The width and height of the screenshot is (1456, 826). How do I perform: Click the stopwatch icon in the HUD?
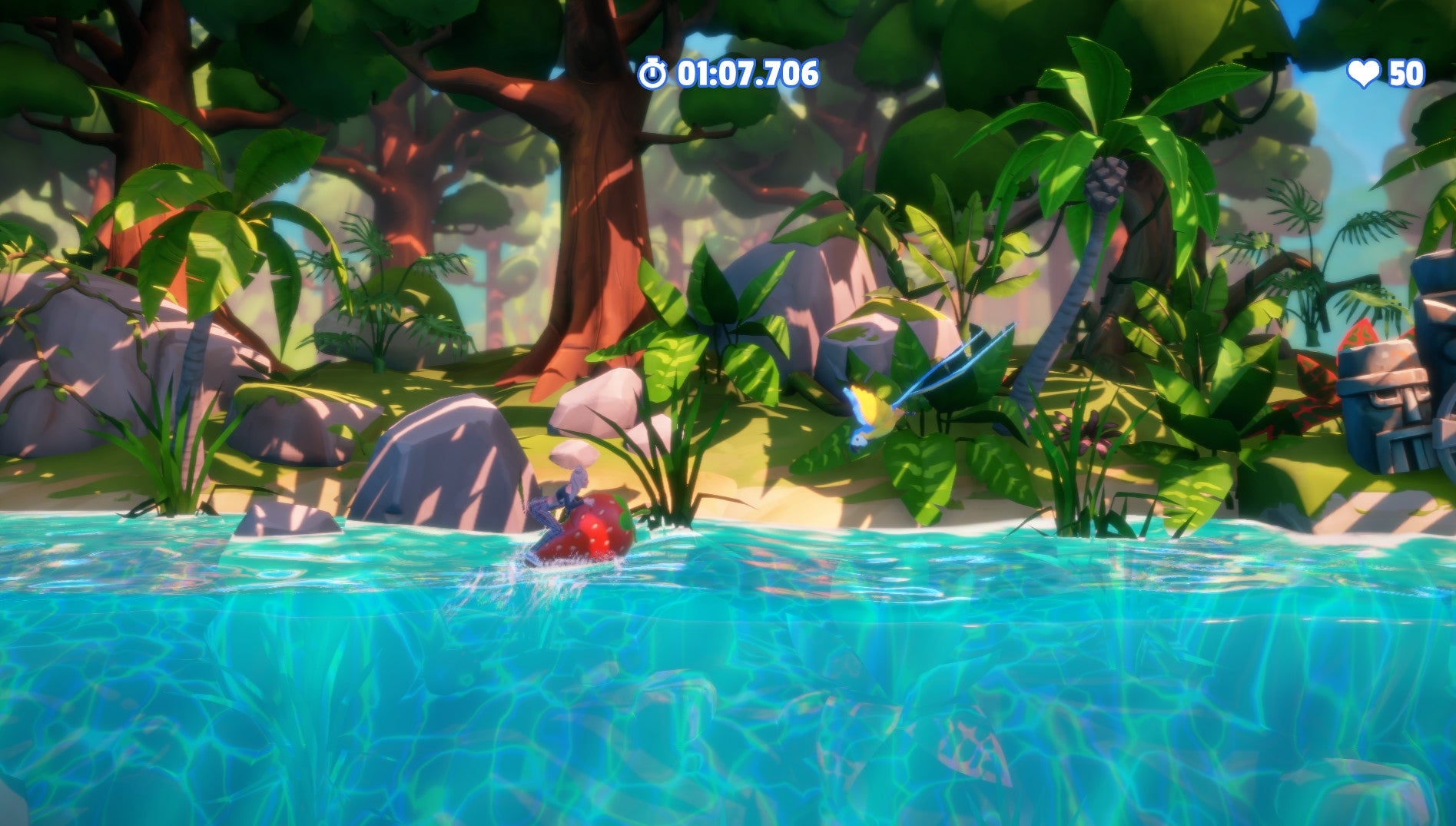click(654, 74)
